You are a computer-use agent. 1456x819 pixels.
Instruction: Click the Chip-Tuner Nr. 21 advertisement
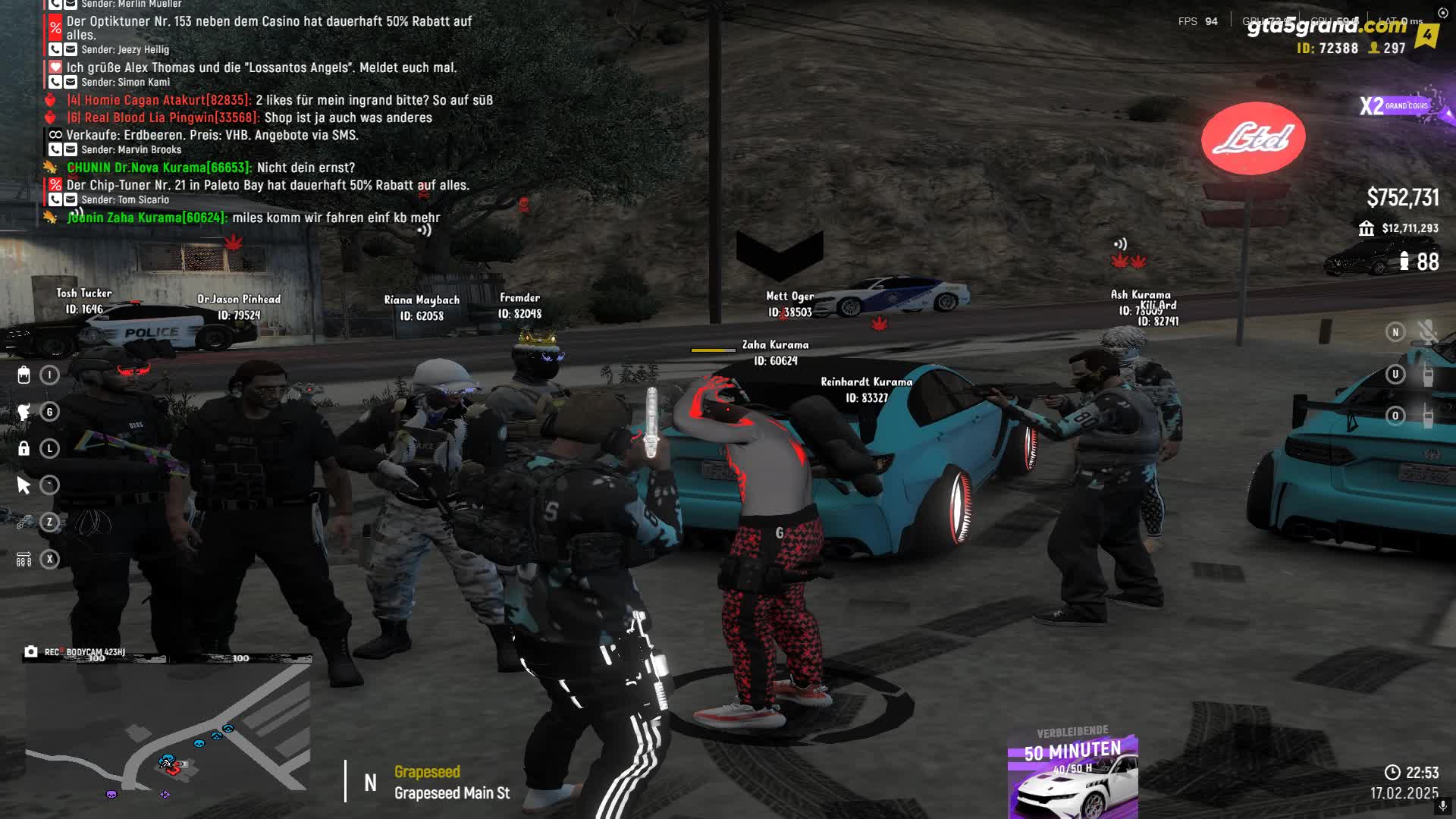click(267, 185)
